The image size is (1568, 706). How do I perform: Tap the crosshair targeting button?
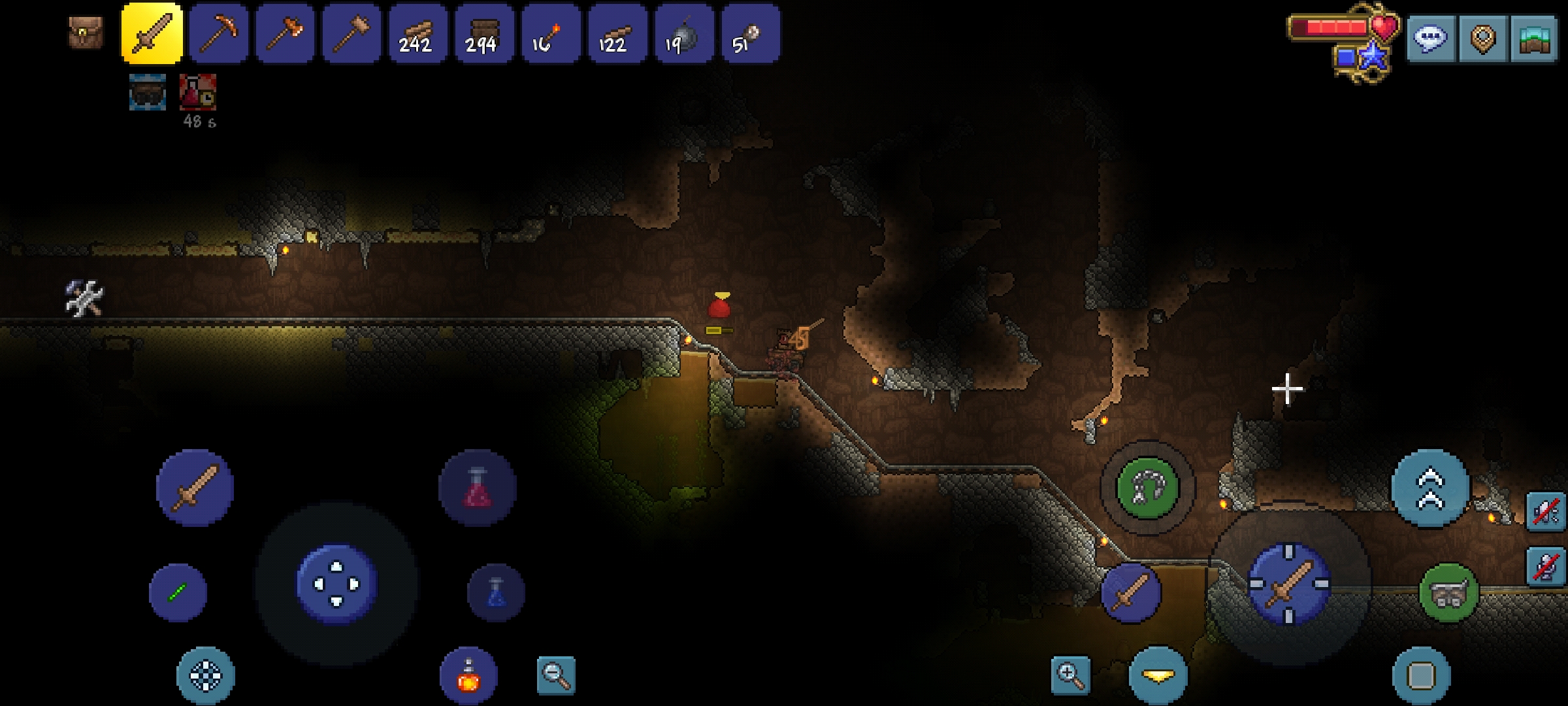pyautogui.click(x=206, y=675)
